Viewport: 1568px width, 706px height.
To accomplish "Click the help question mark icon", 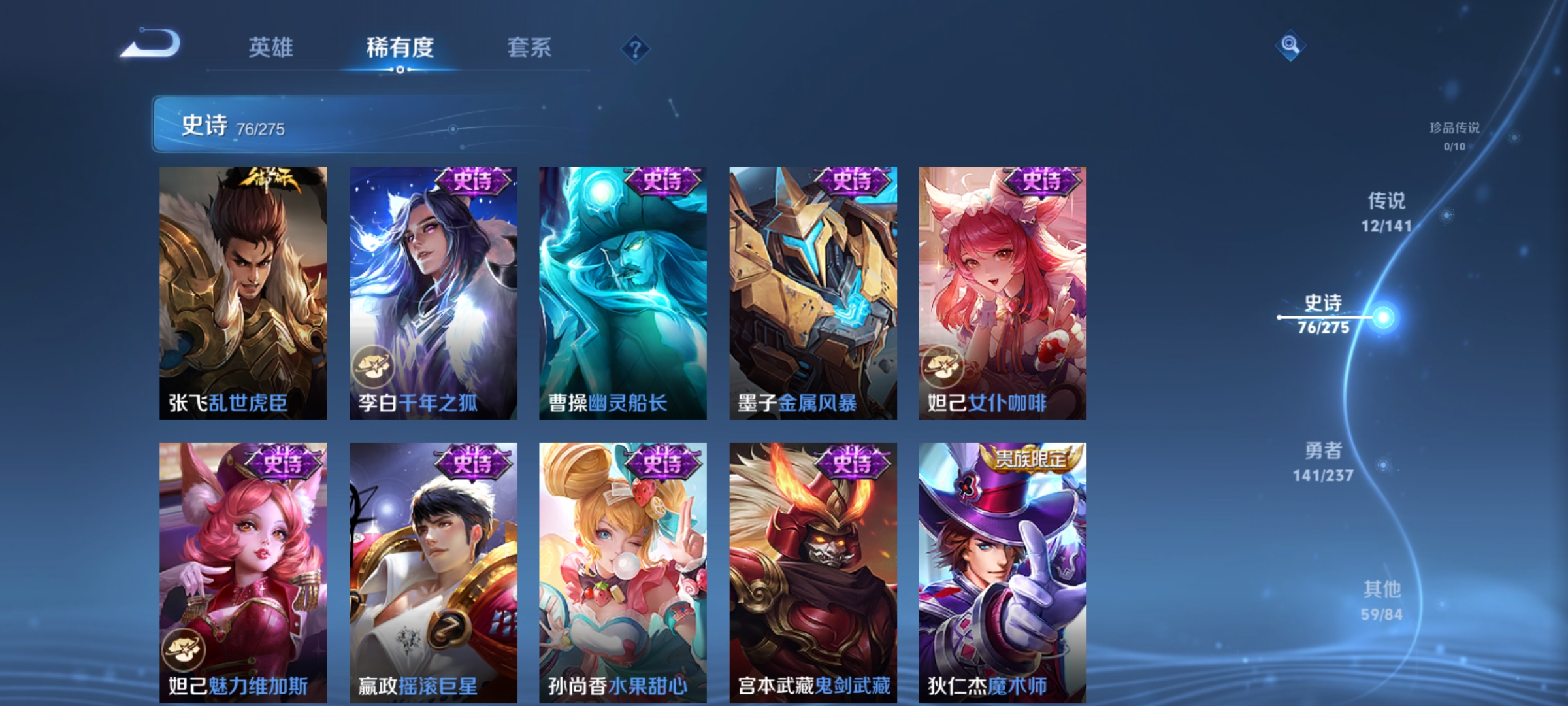I will tap(634, 50).
